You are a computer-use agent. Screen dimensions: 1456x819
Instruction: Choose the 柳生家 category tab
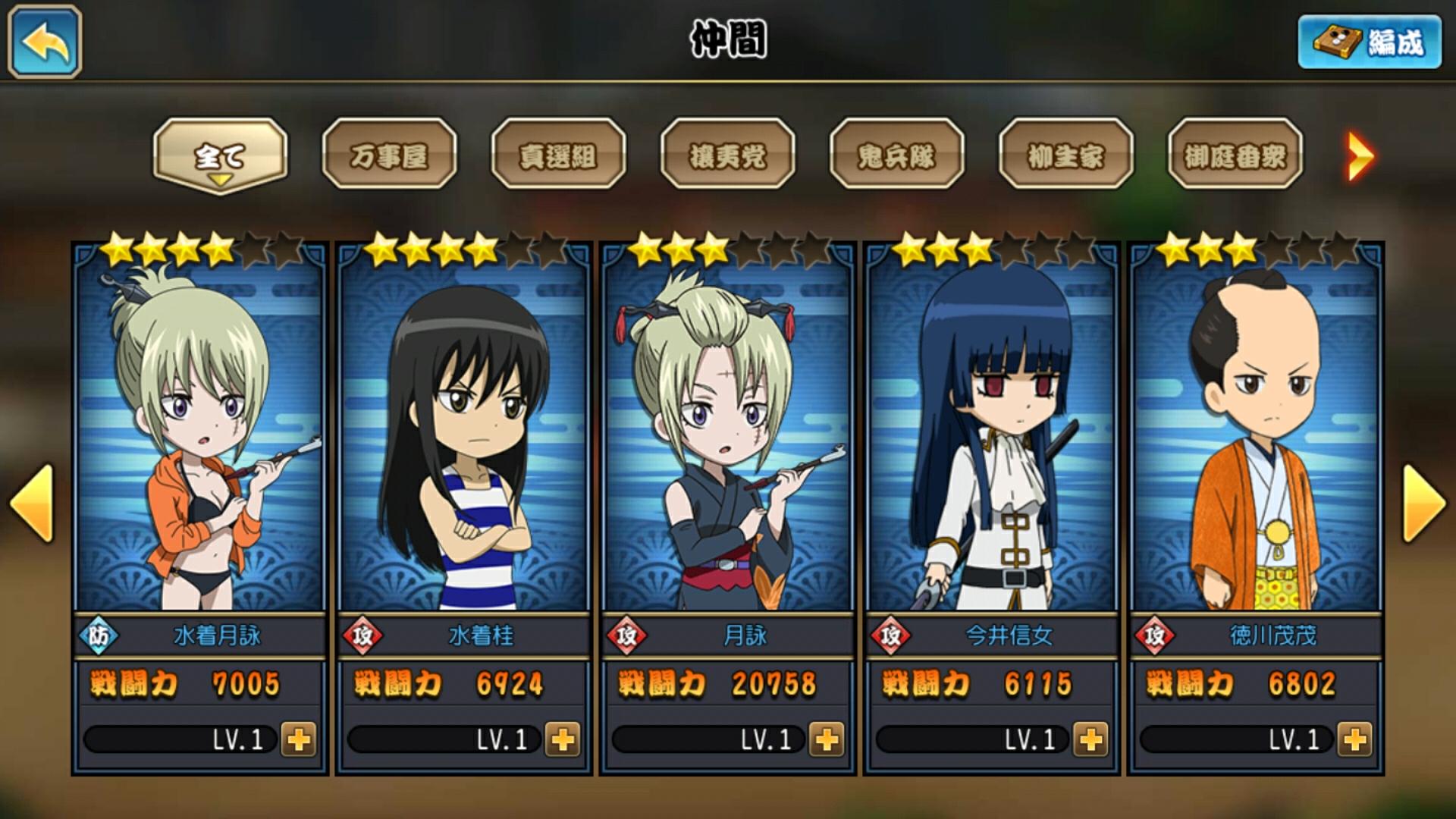point(1065,155)
